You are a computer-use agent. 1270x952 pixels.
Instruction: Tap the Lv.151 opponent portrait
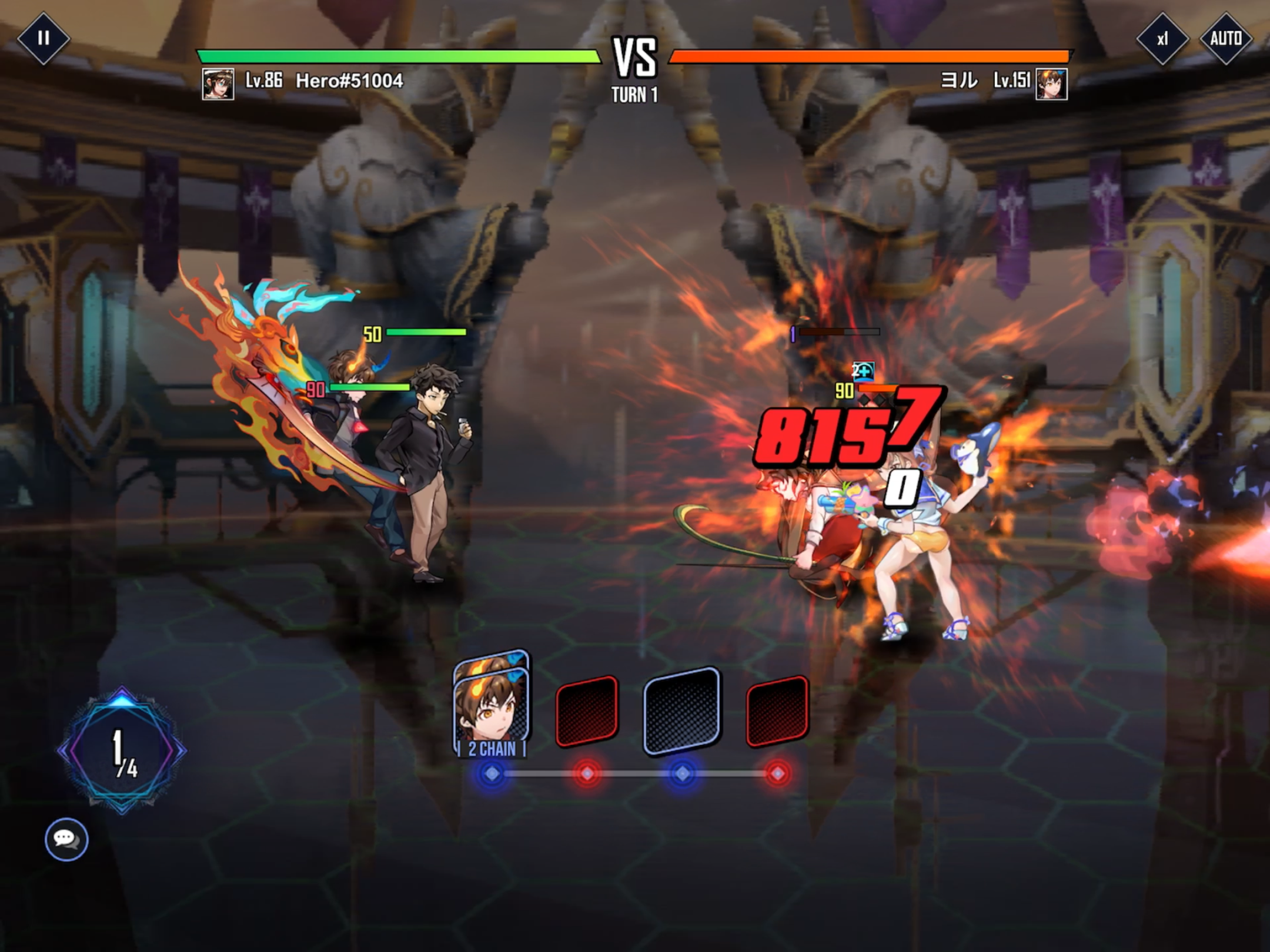pos(1051,84)
